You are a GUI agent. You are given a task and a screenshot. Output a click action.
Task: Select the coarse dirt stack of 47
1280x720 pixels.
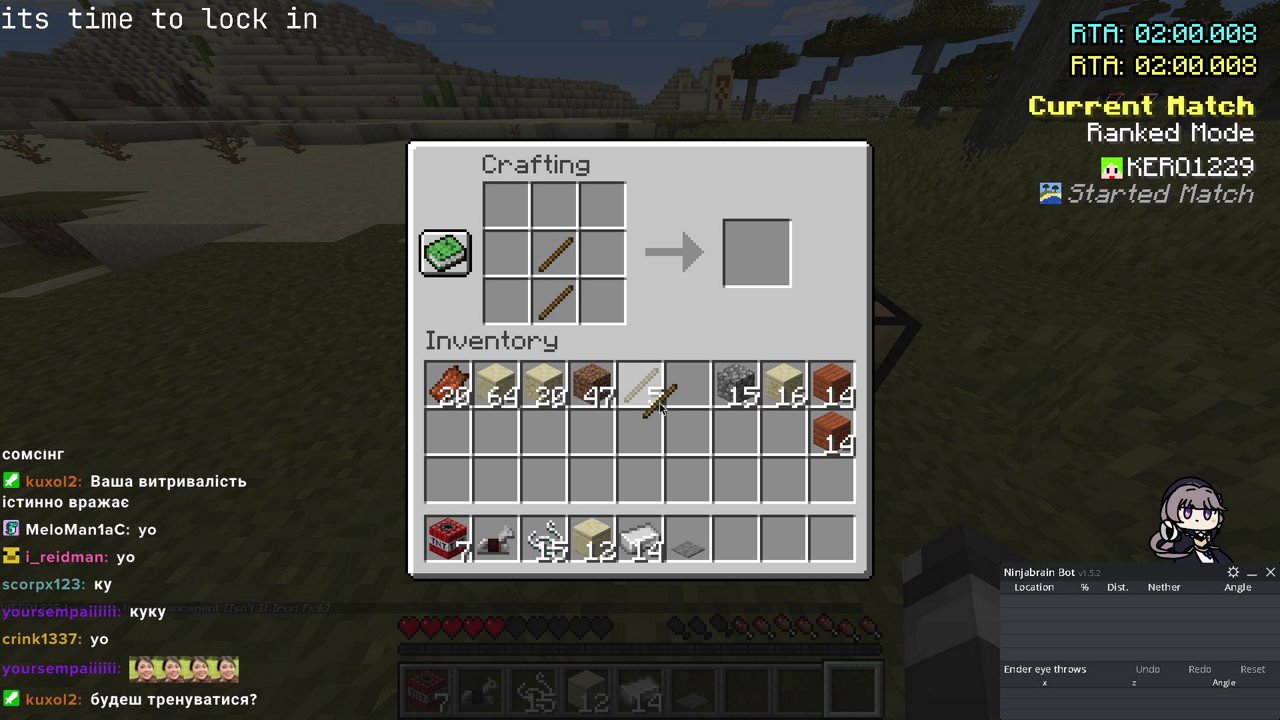tap(591, 386)
